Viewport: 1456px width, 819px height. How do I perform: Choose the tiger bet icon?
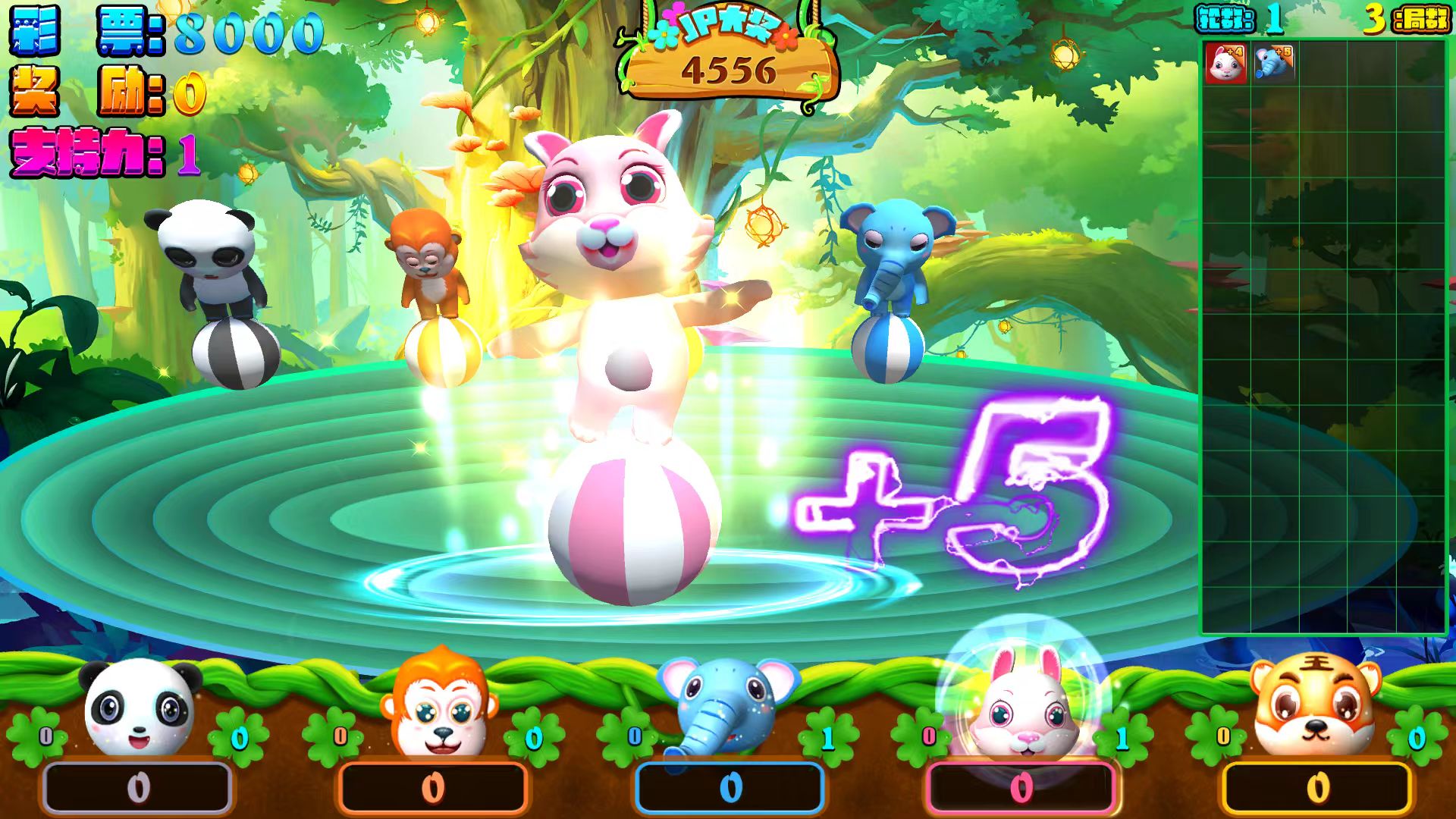[1315, 705]
